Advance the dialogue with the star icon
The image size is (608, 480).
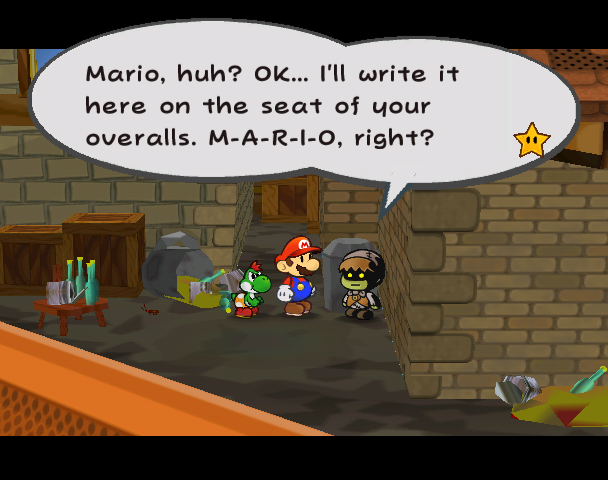tap(531, 140)
